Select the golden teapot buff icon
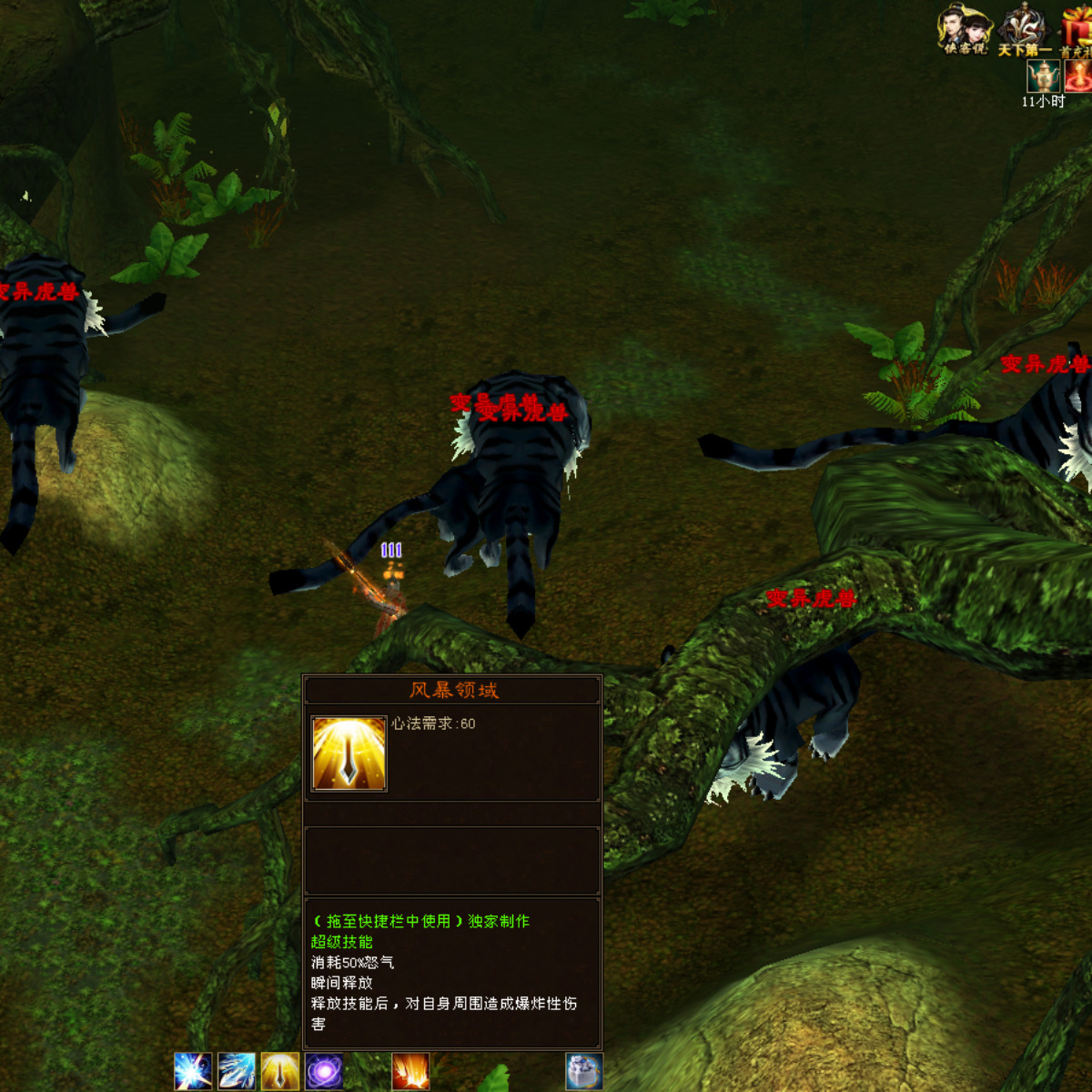Viewport: 1092px width, 1092px height. click(x=1043, y=76)
